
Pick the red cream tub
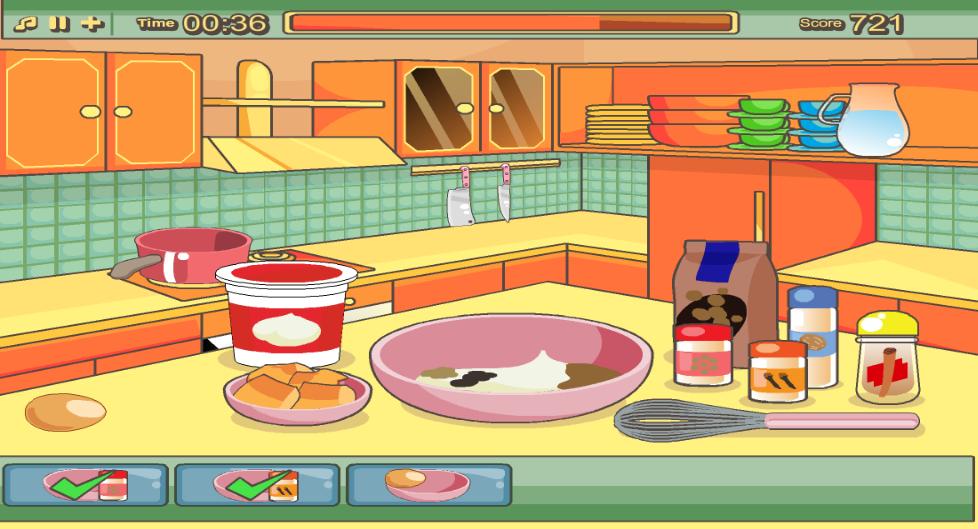288,314
